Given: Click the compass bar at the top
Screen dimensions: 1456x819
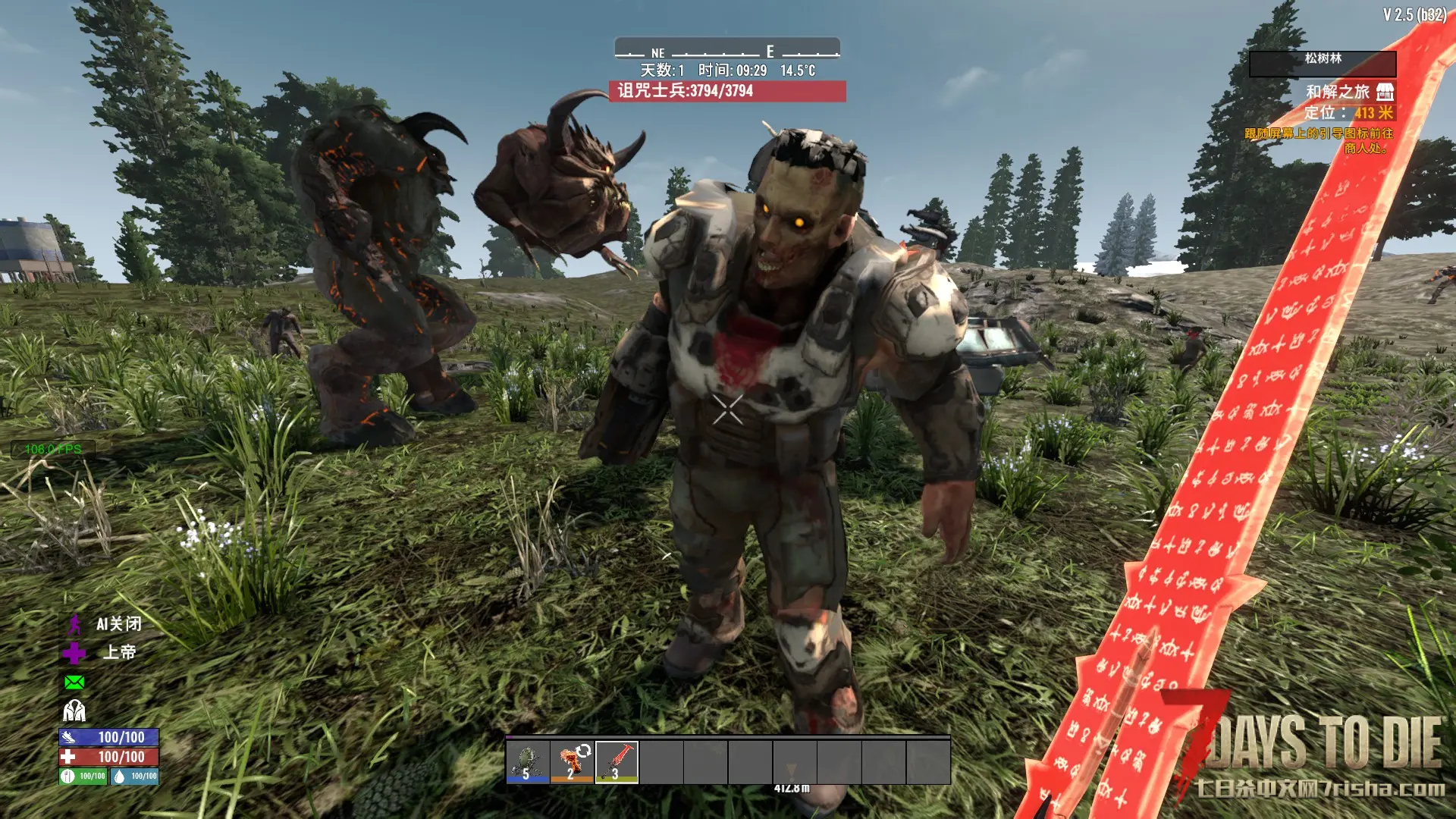Looking at the screenshot, I should pos(727,50).
